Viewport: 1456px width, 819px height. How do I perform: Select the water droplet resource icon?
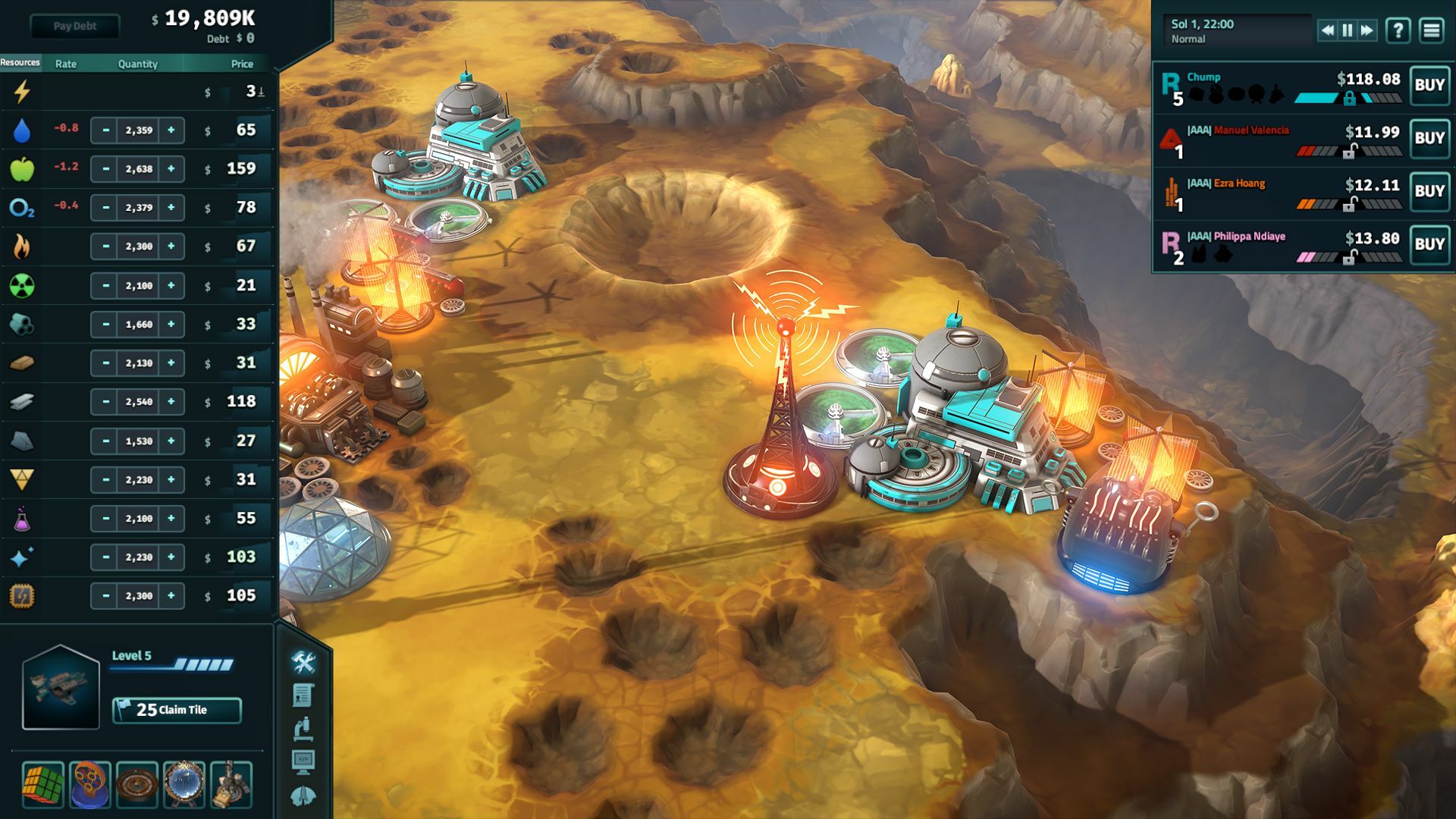click(x=20, y=130)
